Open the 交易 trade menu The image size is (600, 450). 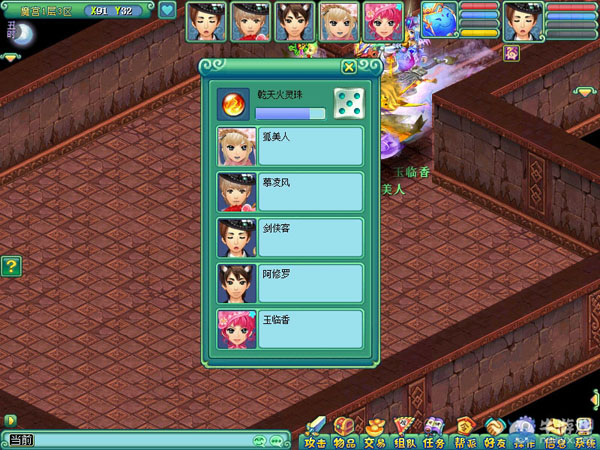click(x=375, y=432)
